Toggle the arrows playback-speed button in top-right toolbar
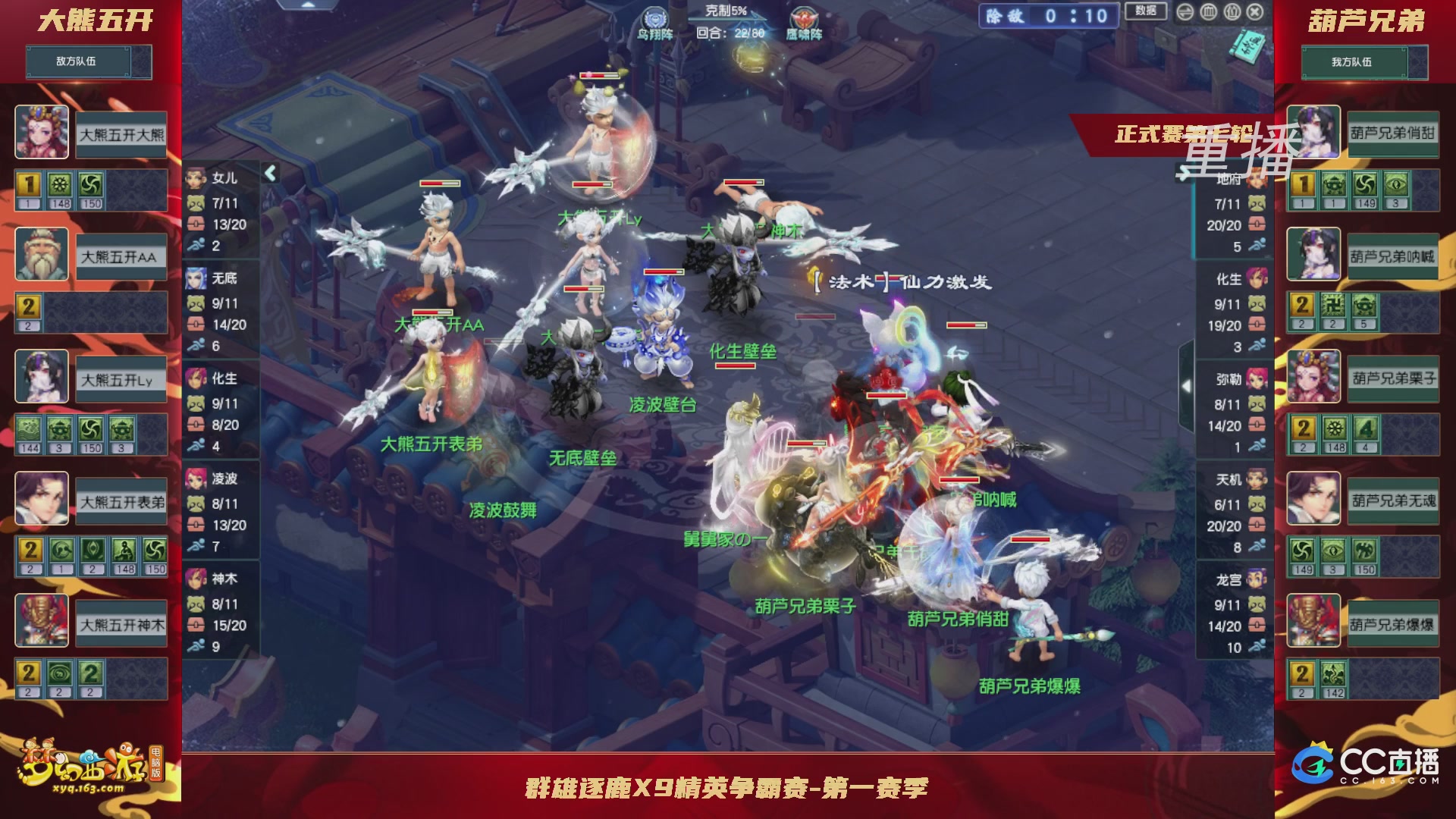Viewport: 1456px width, 819px height. click(x=1185, y=12)
